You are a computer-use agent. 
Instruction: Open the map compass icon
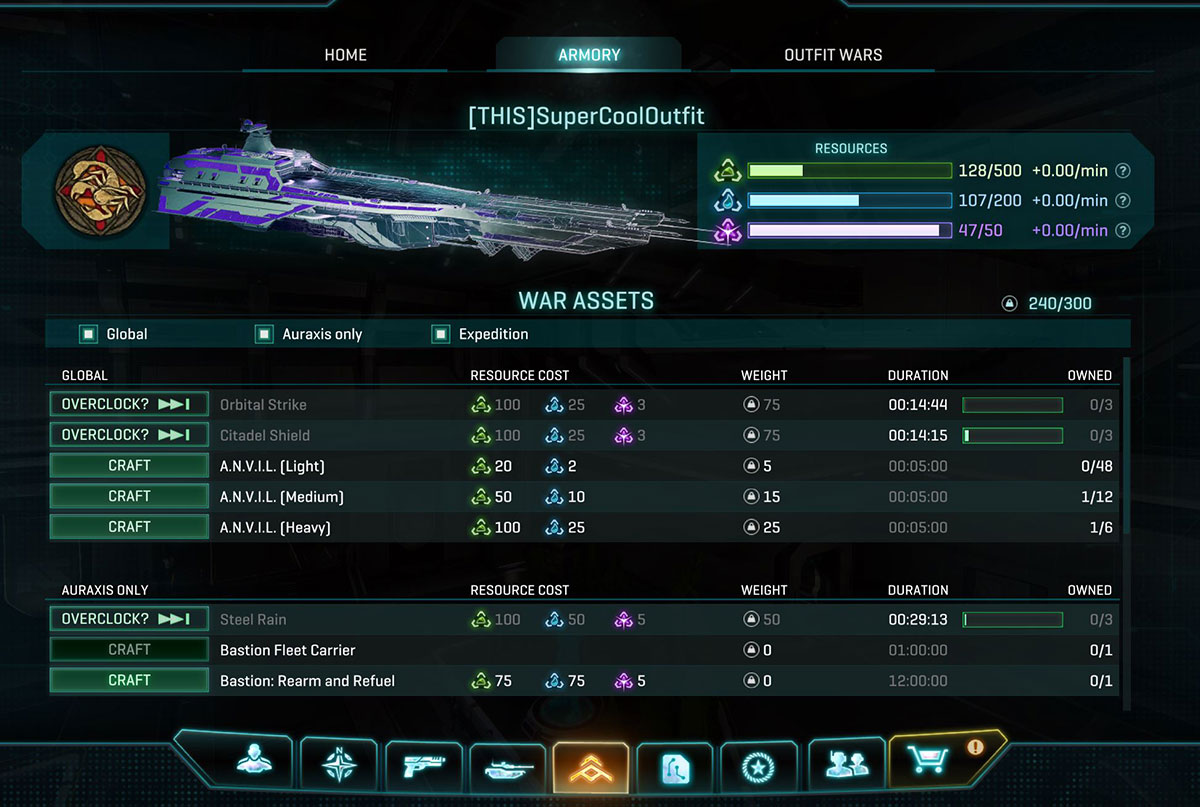[x=337, y=765]
